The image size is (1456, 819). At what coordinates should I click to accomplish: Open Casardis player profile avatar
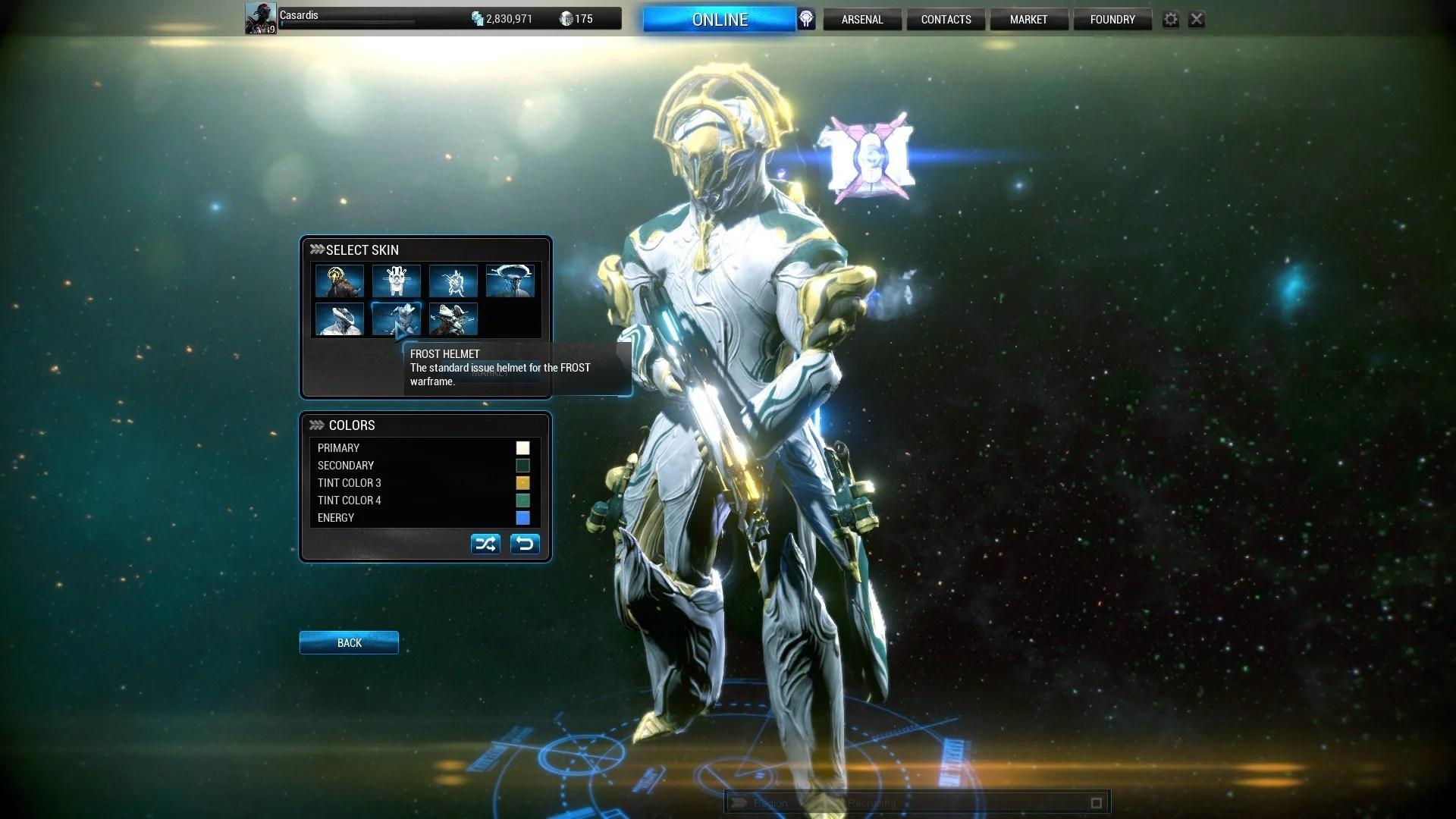[x=260, y=19]
